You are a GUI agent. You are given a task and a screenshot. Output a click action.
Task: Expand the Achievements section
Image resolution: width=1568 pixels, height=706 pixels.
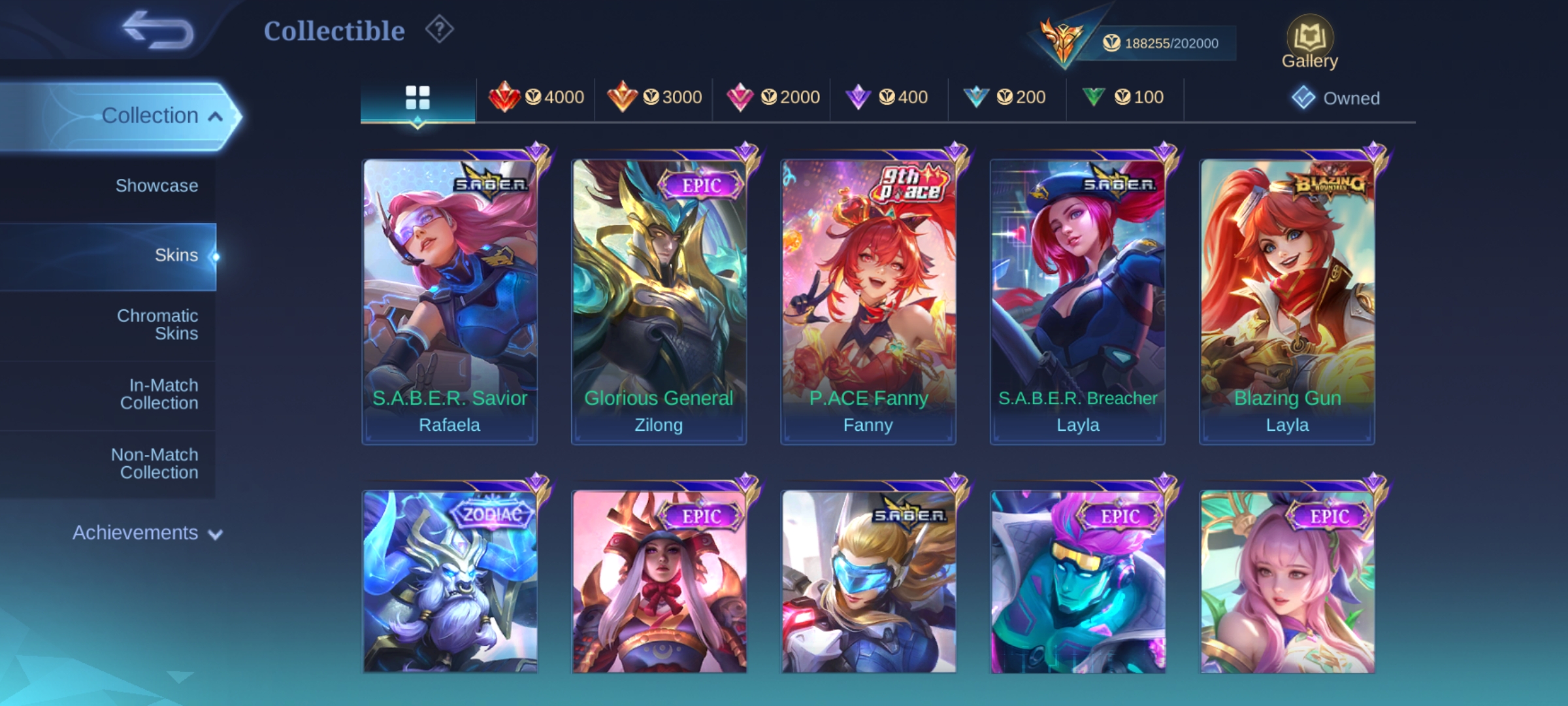(x=147, y=533)
